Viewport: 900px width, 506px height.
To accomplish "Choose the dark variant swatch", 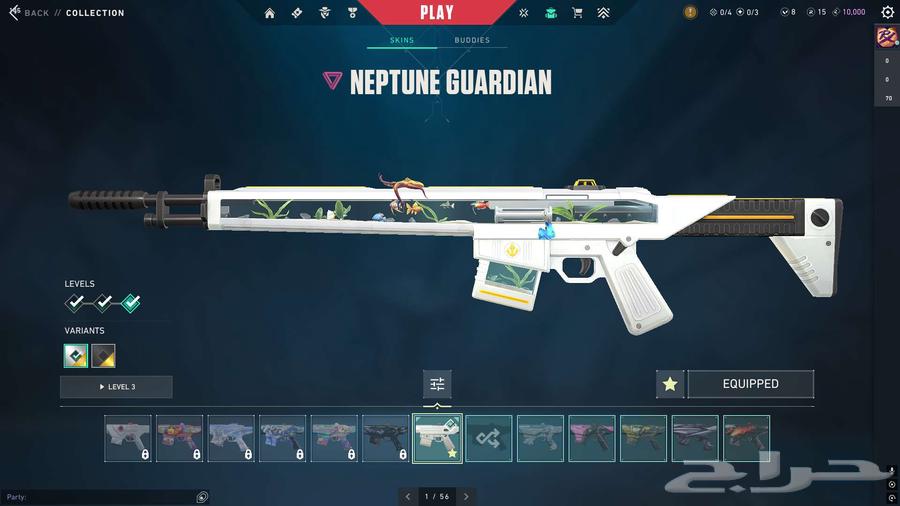I will click(x=103, y=355).
